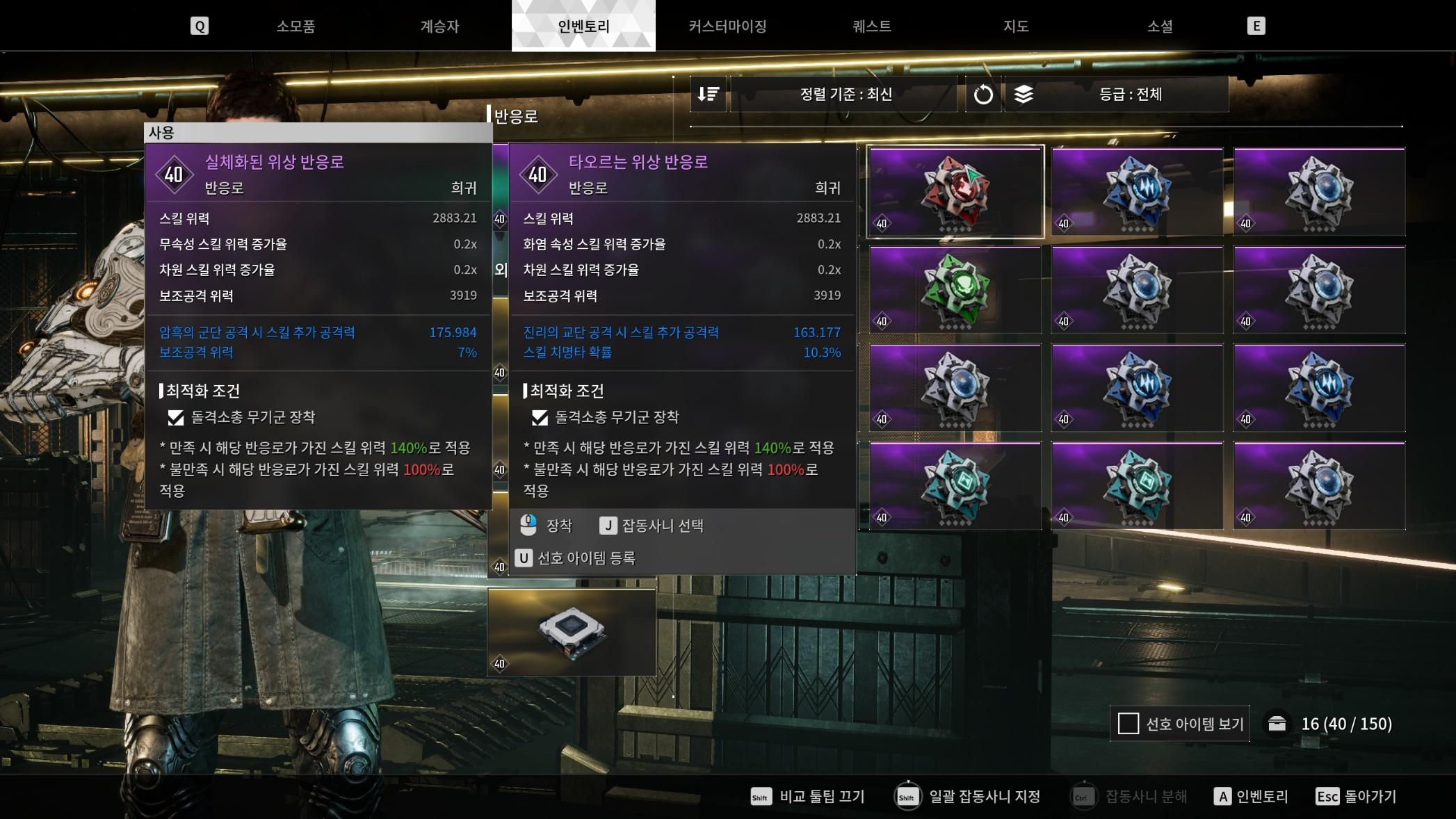Choose the green reactor item slot

click(955, 289)
